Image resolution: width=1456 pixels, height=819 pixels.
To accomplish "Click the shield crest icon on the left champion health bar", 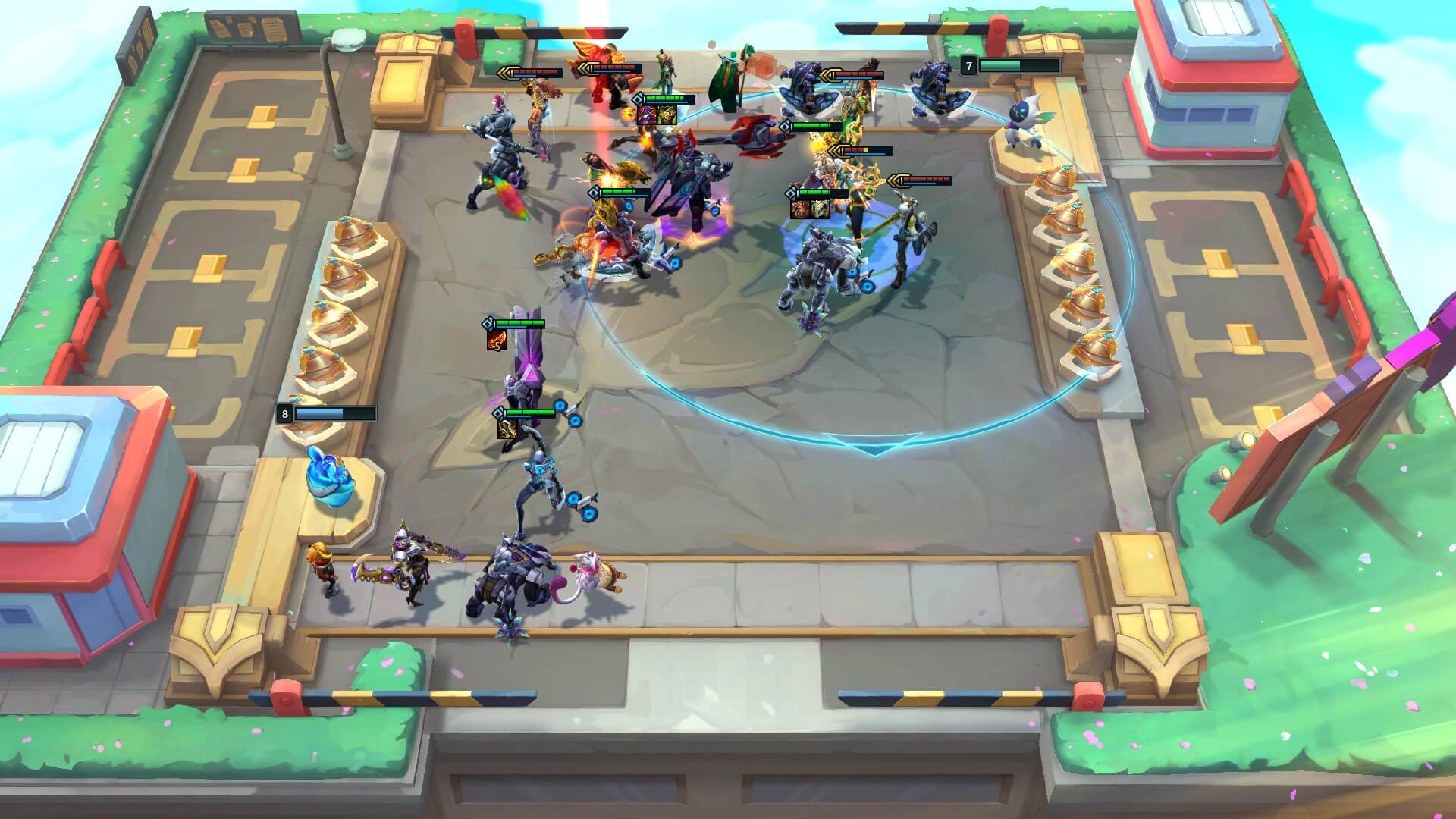I will coord(488,323).
